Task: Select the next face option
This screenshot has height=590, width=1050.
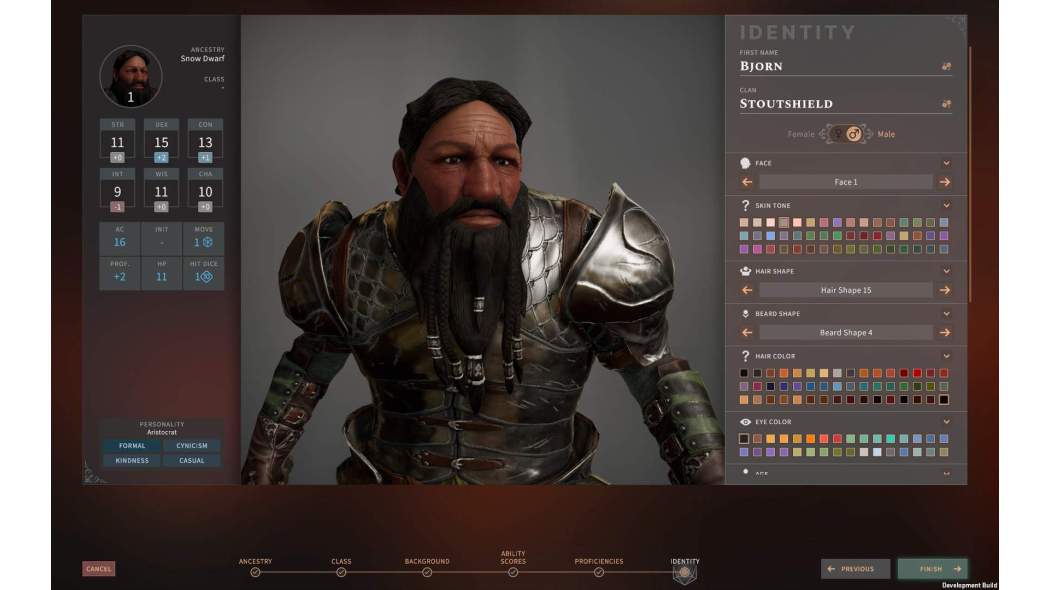Action: [x=945, y=182]
